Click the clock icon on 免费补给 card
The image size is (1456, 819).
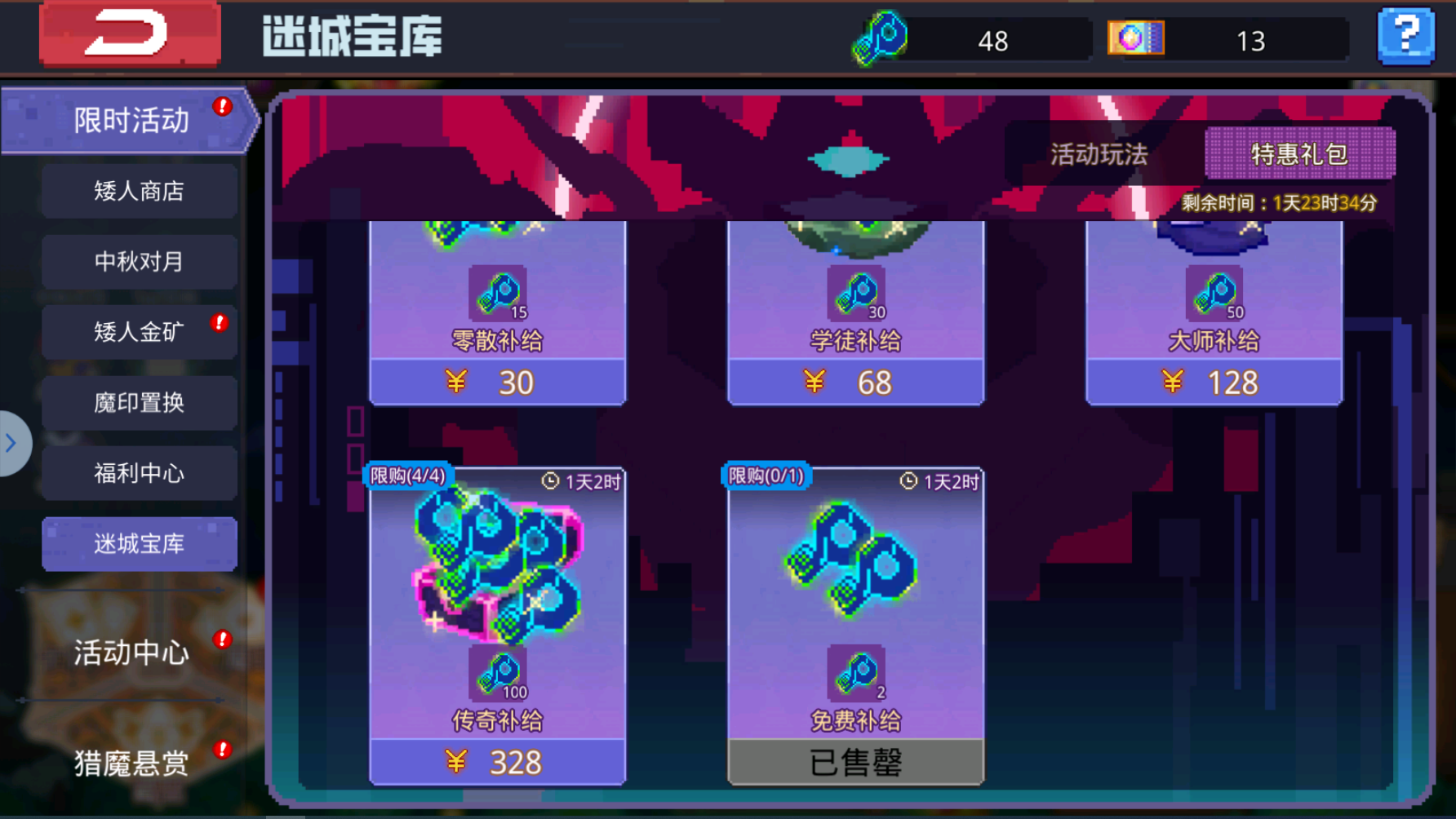[908, 481]
